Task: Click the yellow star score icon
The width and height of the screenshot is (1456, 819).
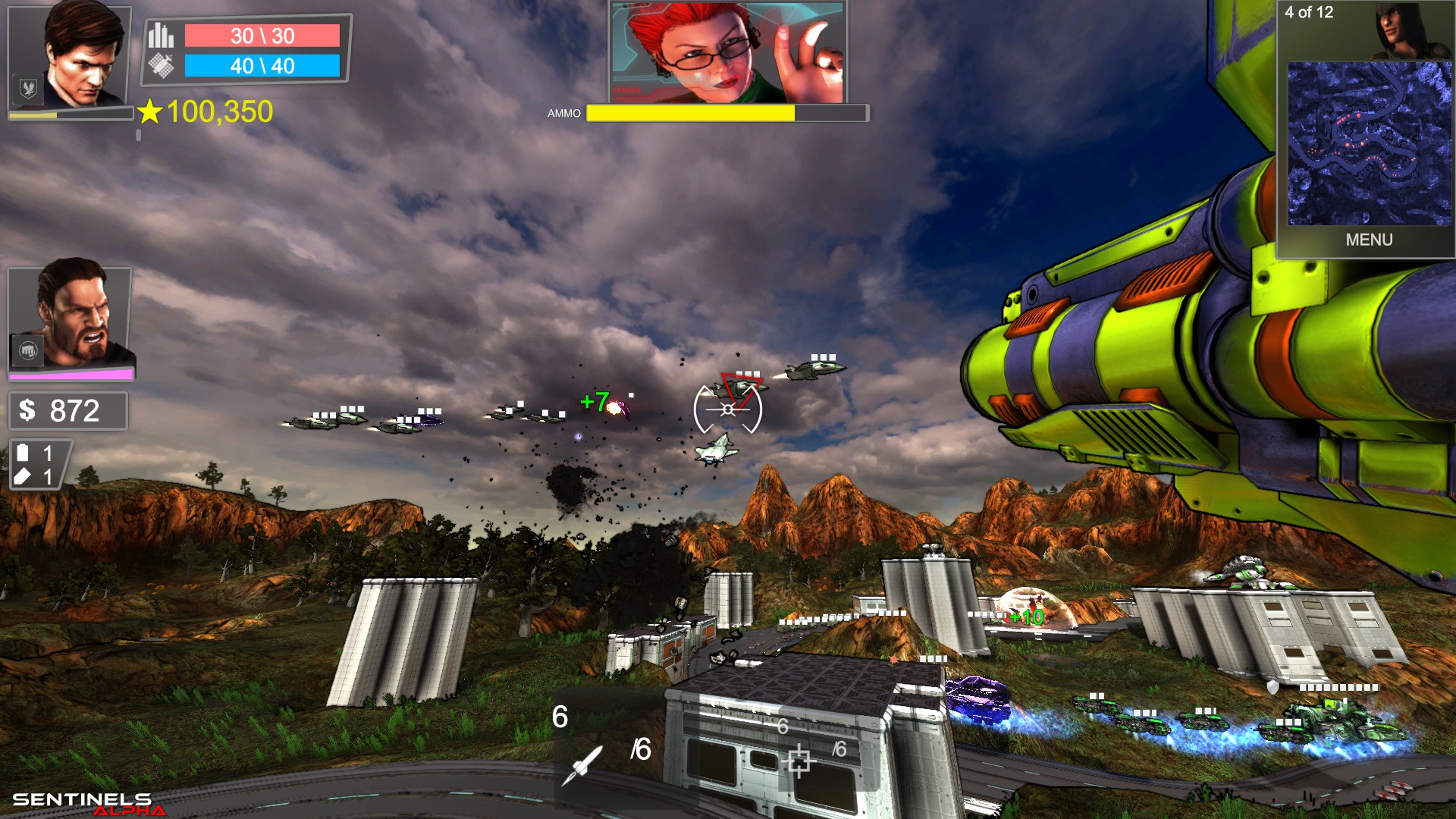Action: click(149, 112)
